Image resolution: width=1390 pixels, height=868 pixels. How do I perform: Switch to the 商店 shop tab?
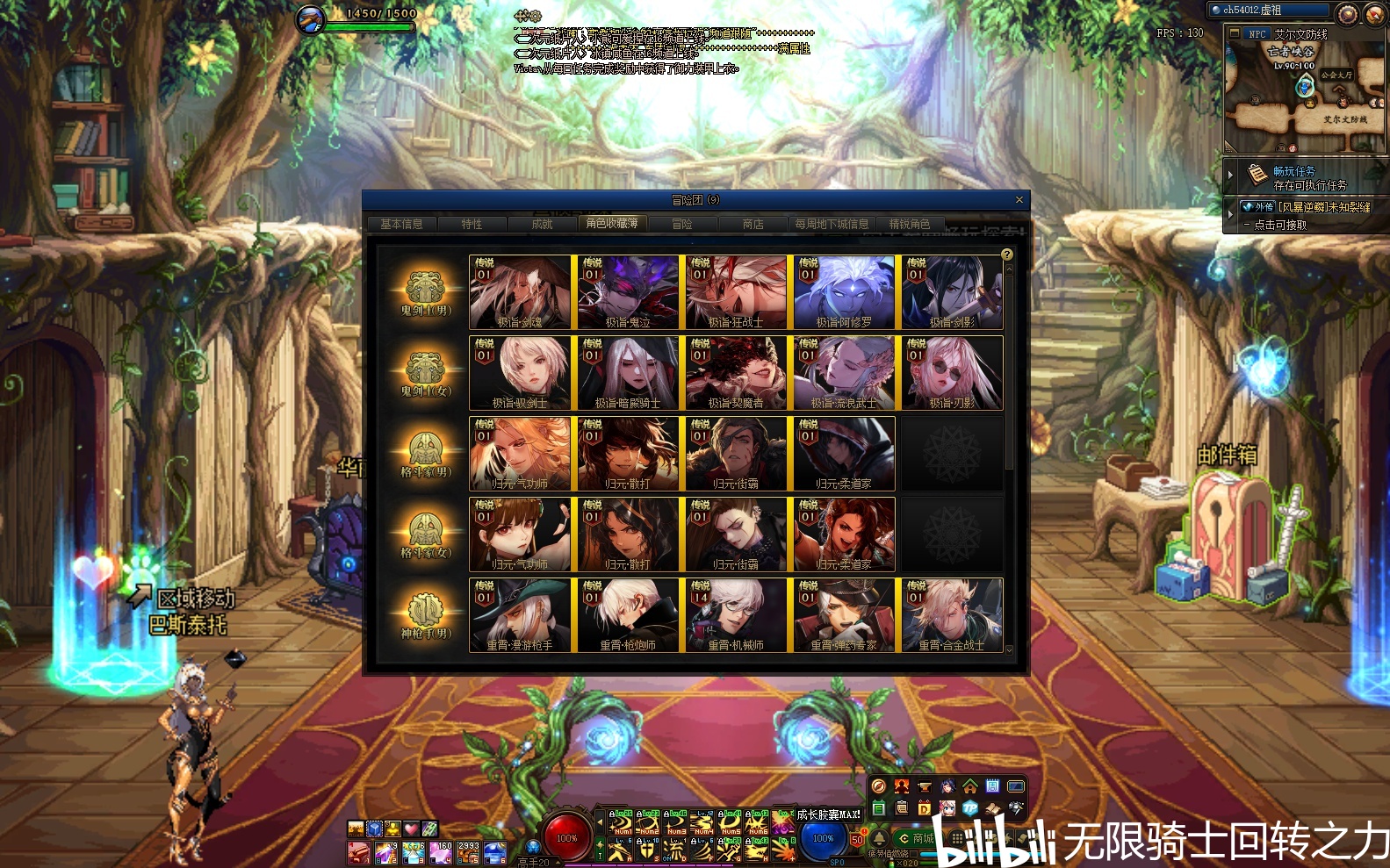pos(753,225)
